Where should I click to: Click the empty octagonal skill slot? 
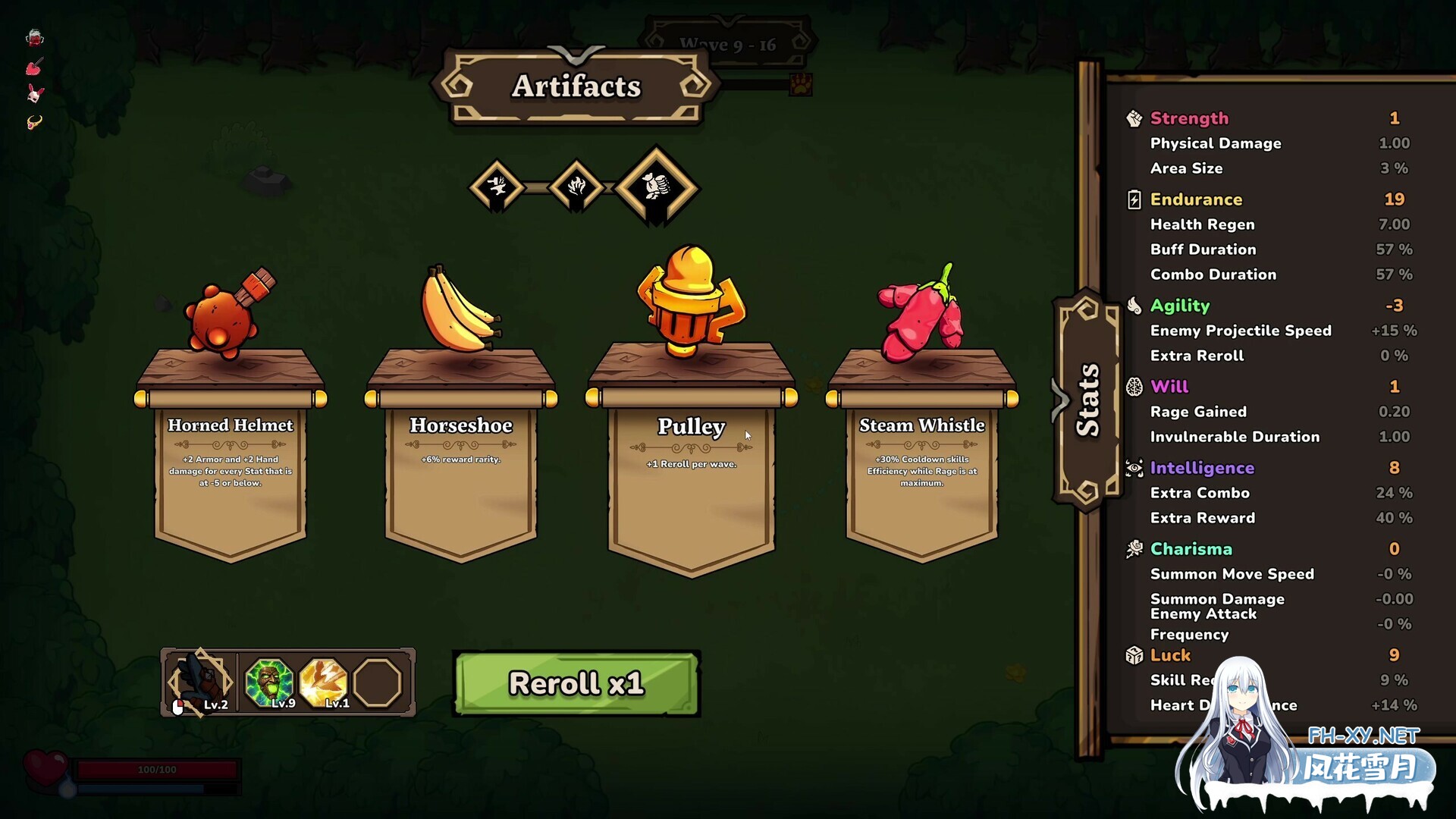tap(378, 682)
